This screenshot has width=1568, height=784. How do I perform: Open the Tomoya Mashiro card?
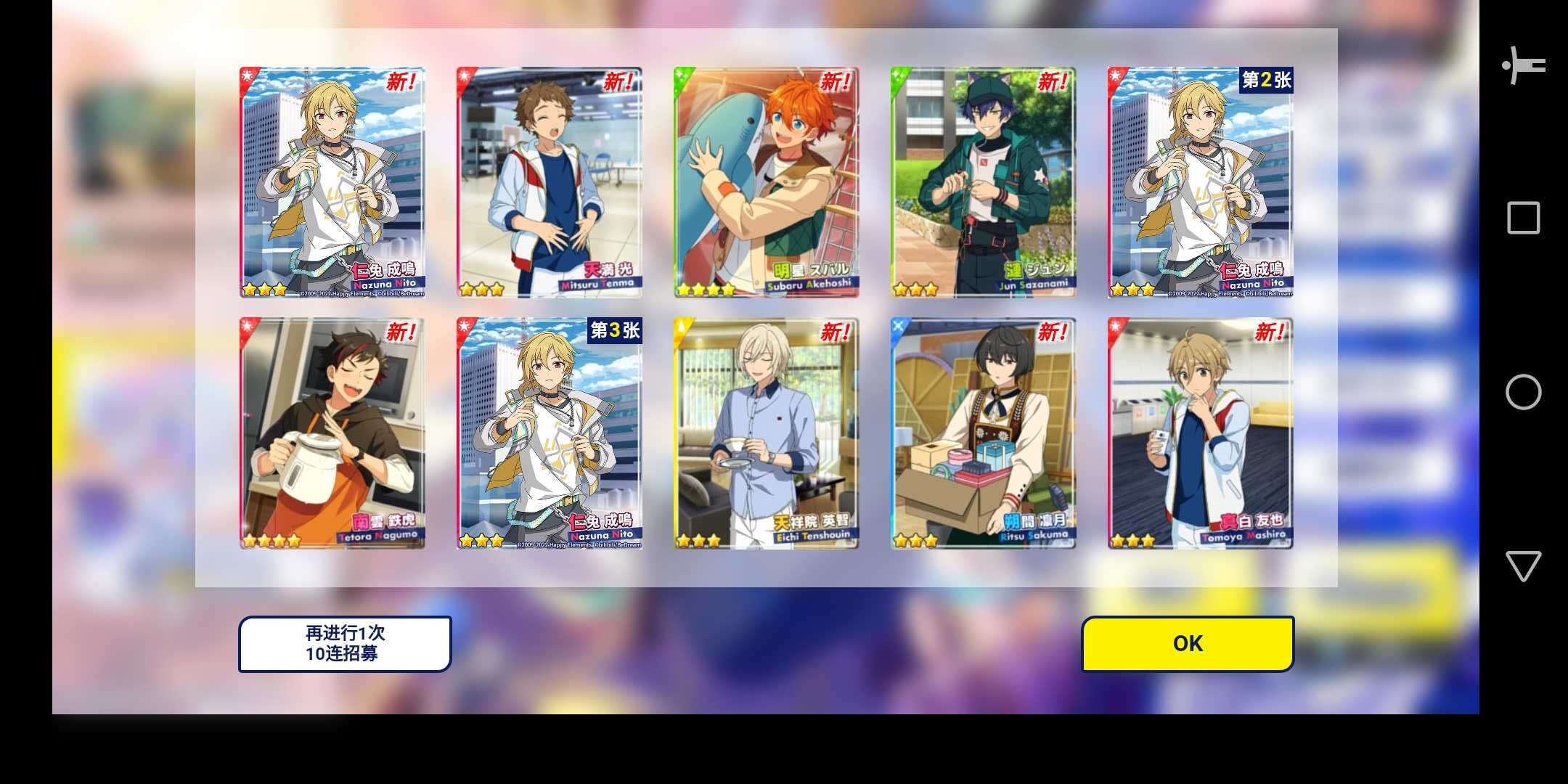[1200, 433]
